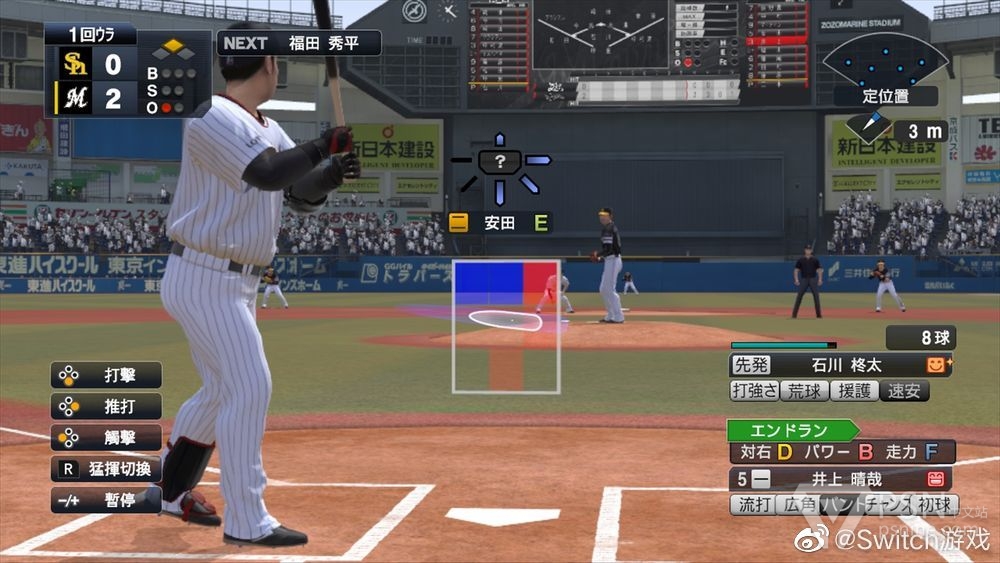Click the fielder positioning diagram

885,59
